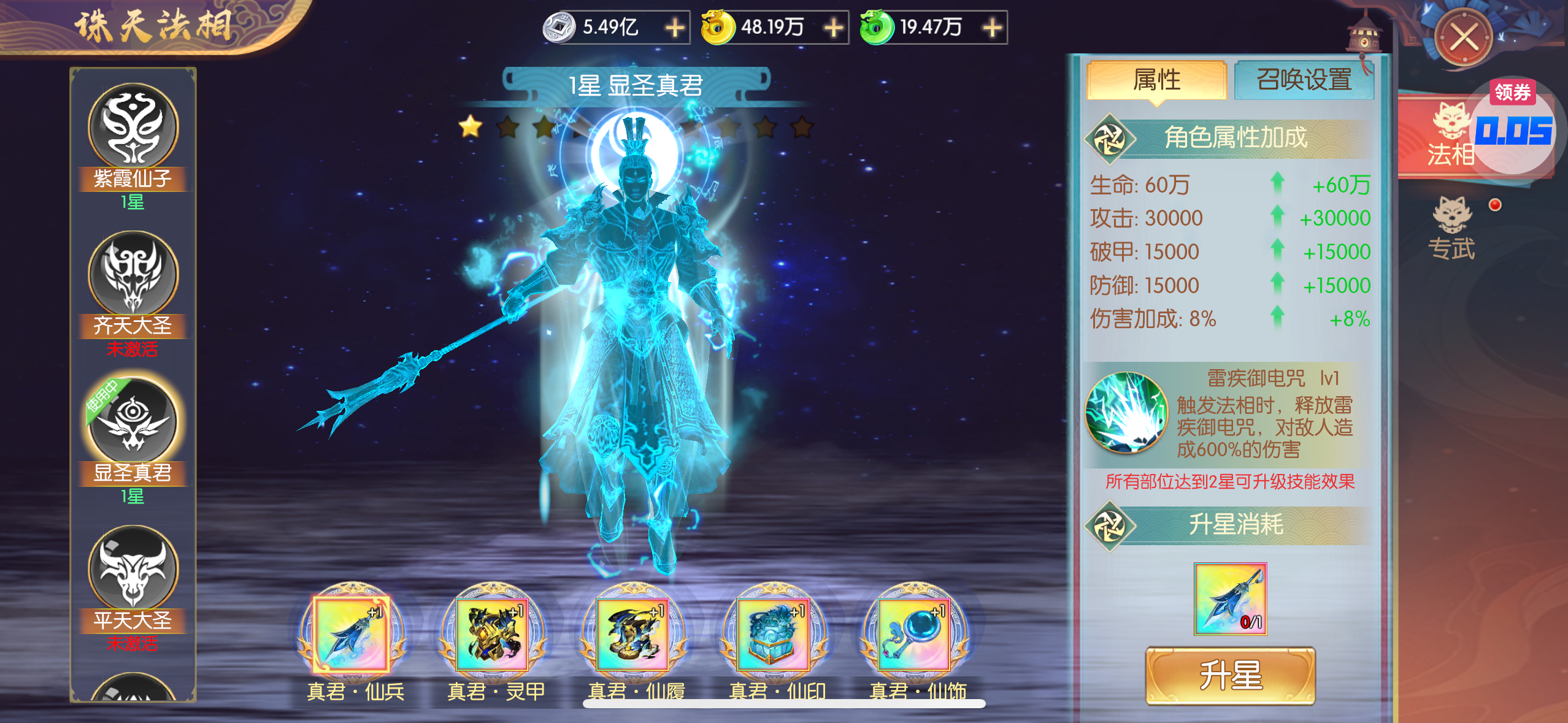Switch to the 属性 tab
Viewport: 1568px width, 723px height.
pyautogui.click(x=1156, y=80)
